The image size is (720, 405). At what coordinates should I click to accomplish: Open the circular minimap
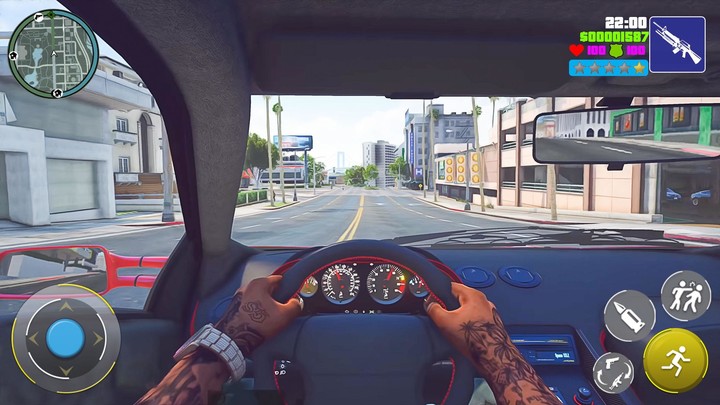pos(53,53)
